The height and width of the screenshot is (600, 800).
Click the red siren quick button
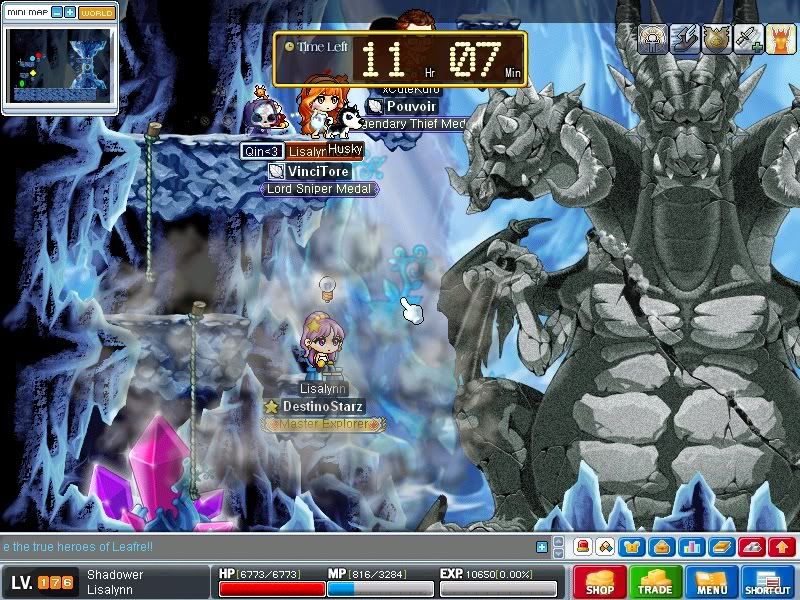click(x=582, y=547)
